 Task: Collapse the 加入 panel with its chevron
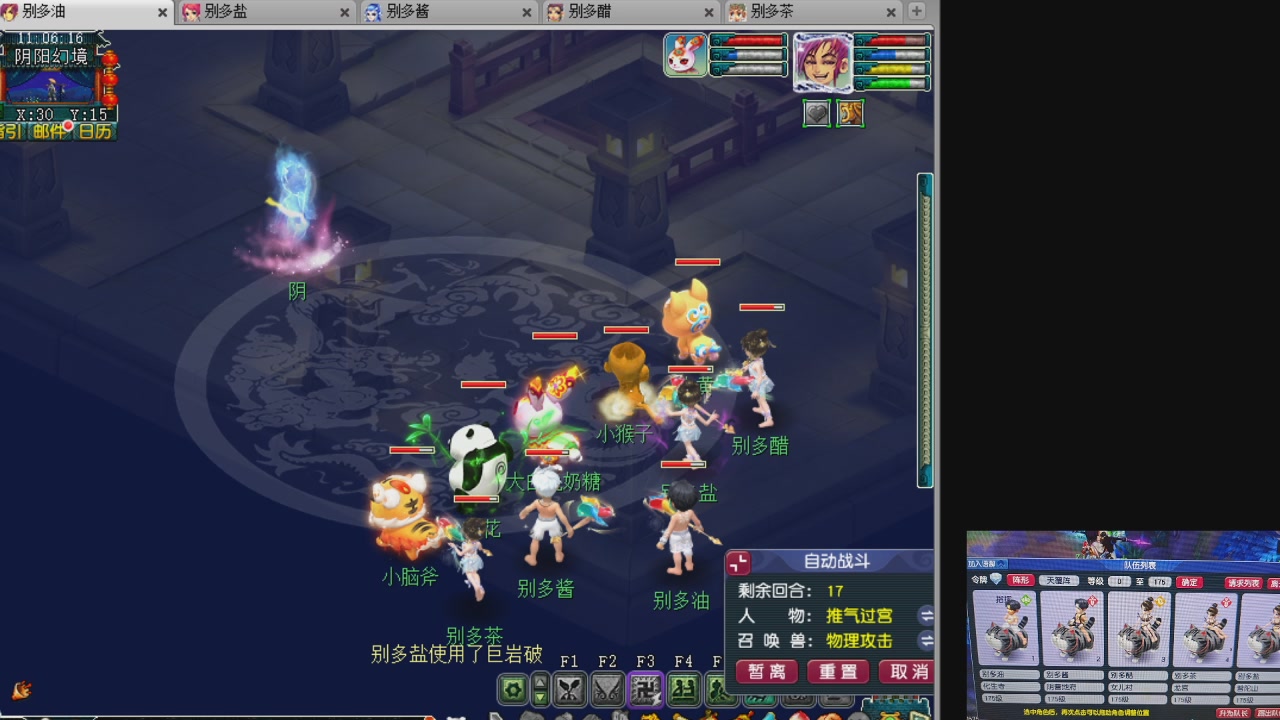click(1000, 565)
